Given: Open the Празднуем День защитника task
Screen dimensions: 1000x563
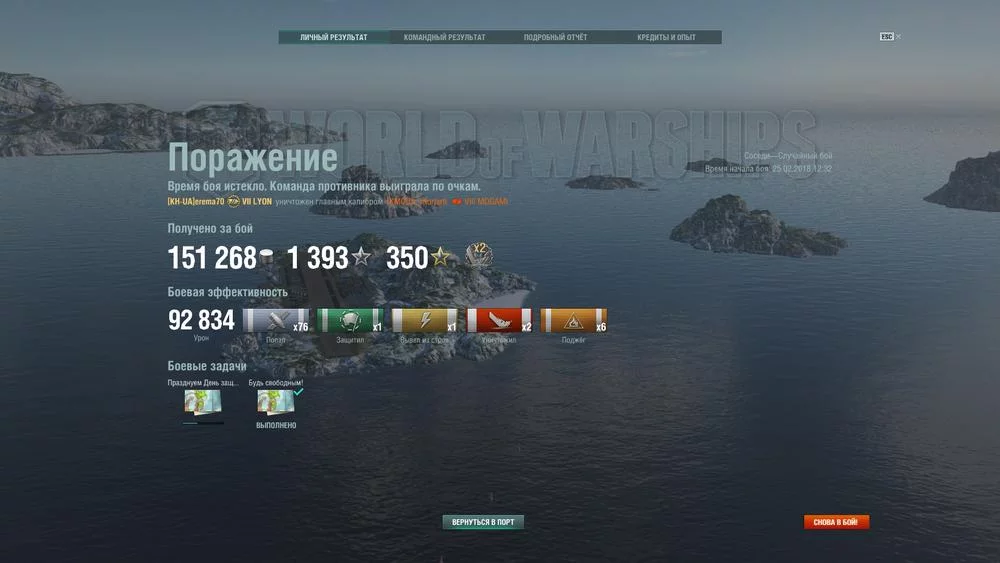Looking at the screenshot, I should pos(203,403).
